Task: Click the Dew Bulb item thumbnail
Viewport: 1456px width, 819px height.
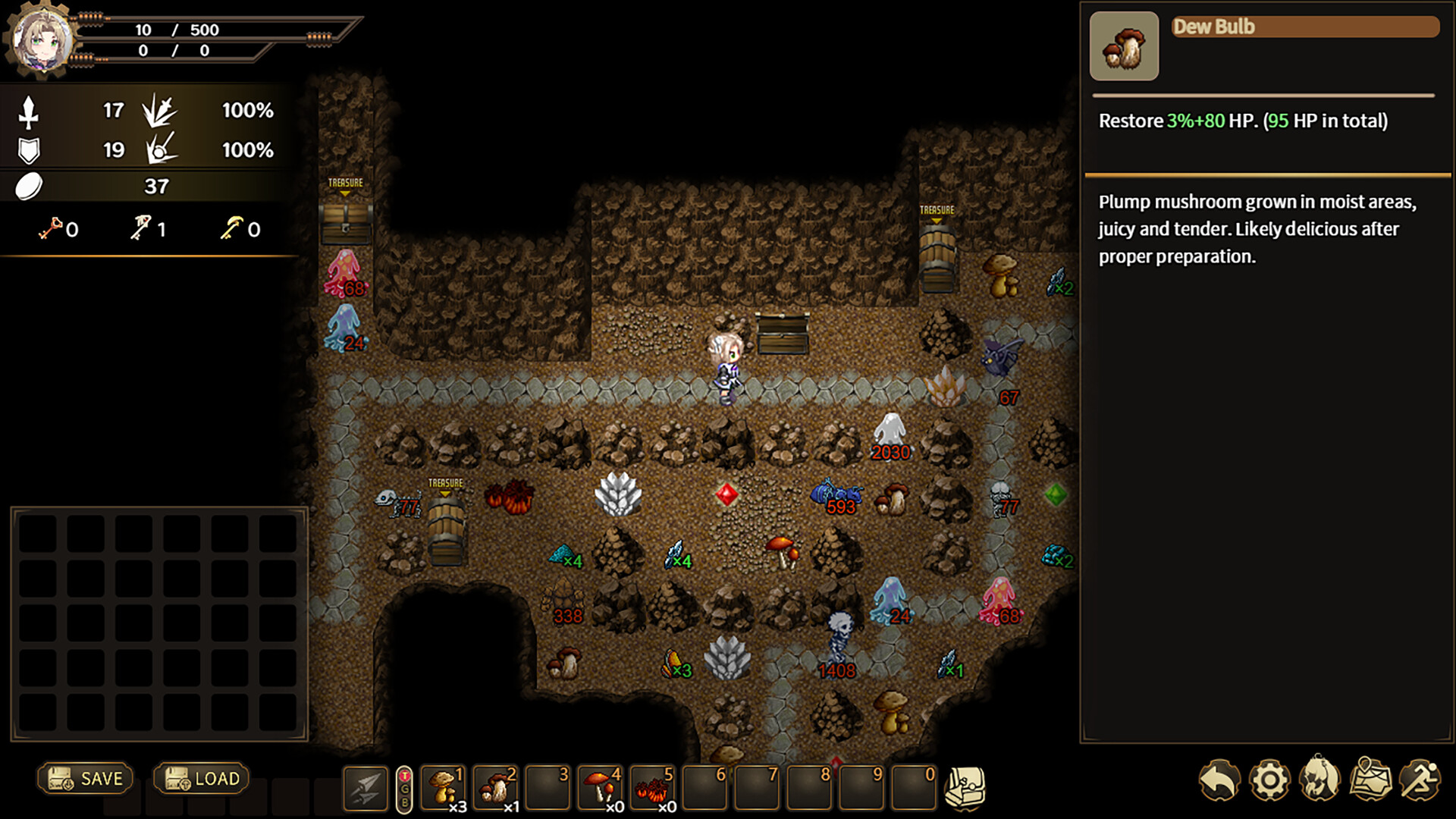Action: point(1124,46)
